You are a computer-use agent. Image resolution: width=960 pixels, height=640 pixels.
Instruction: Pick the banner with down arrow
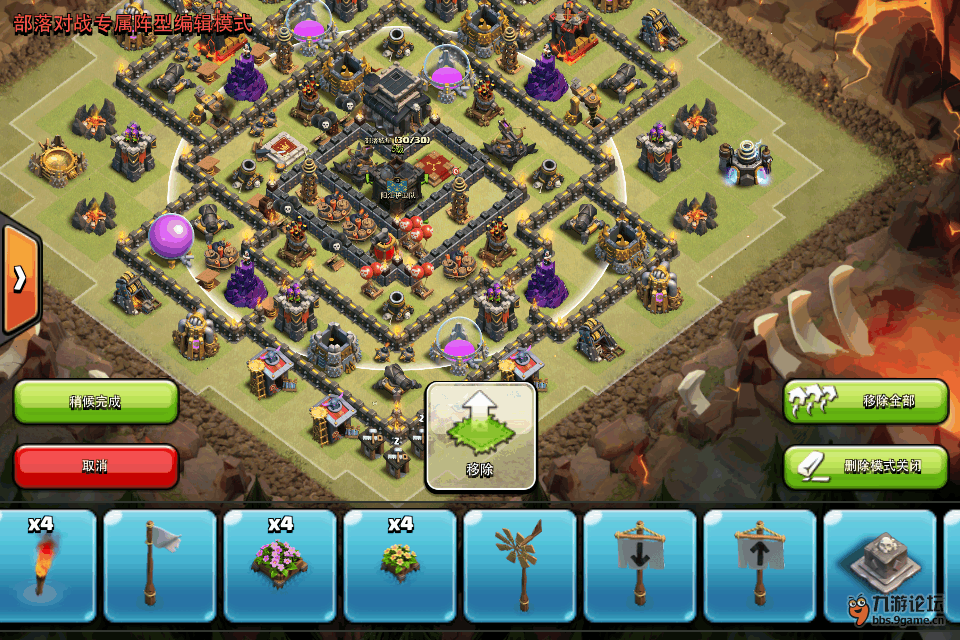(x=640, y=565)
